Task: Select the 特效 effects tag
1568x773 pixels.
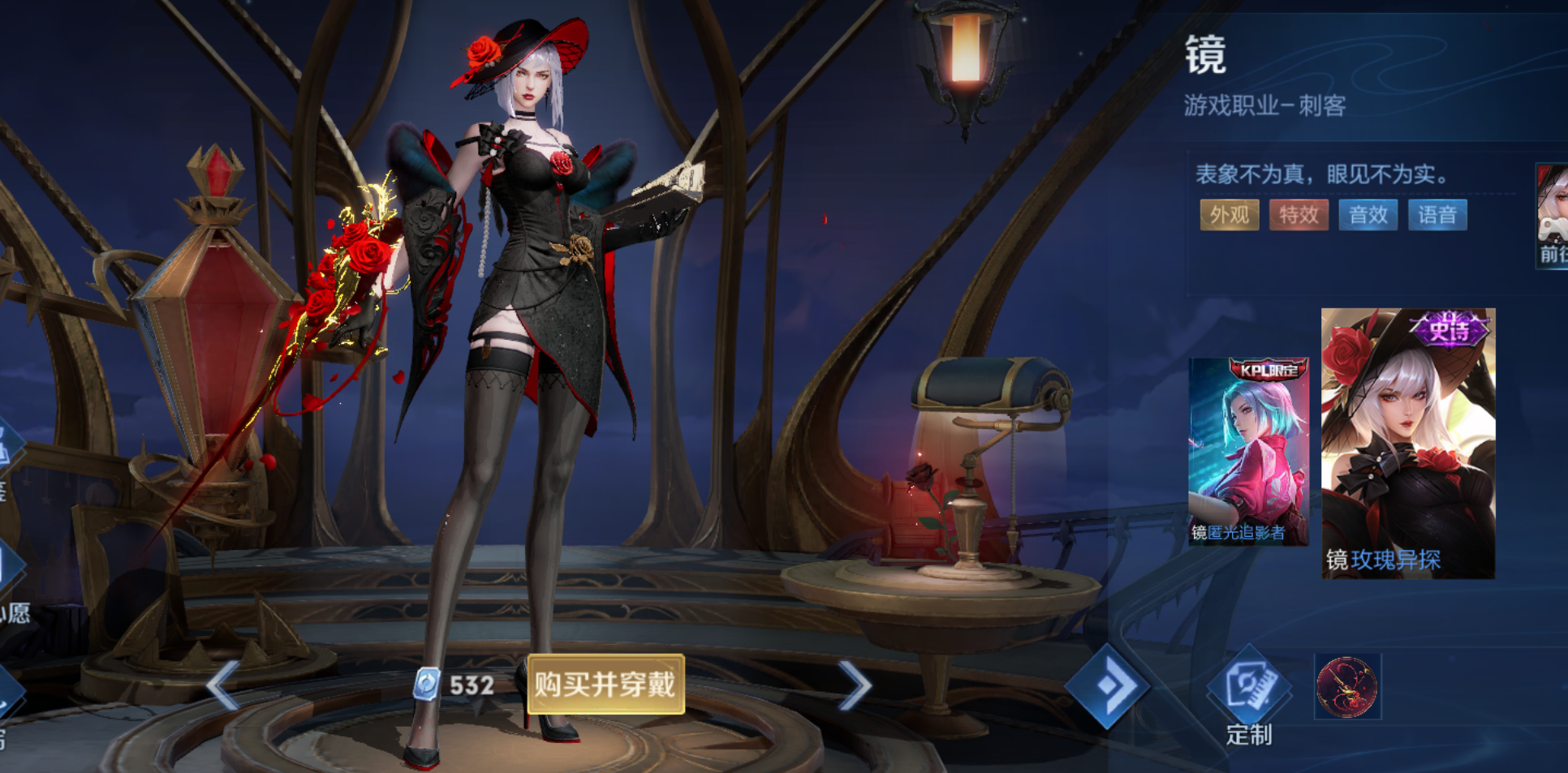Action: pos(1299,215)
